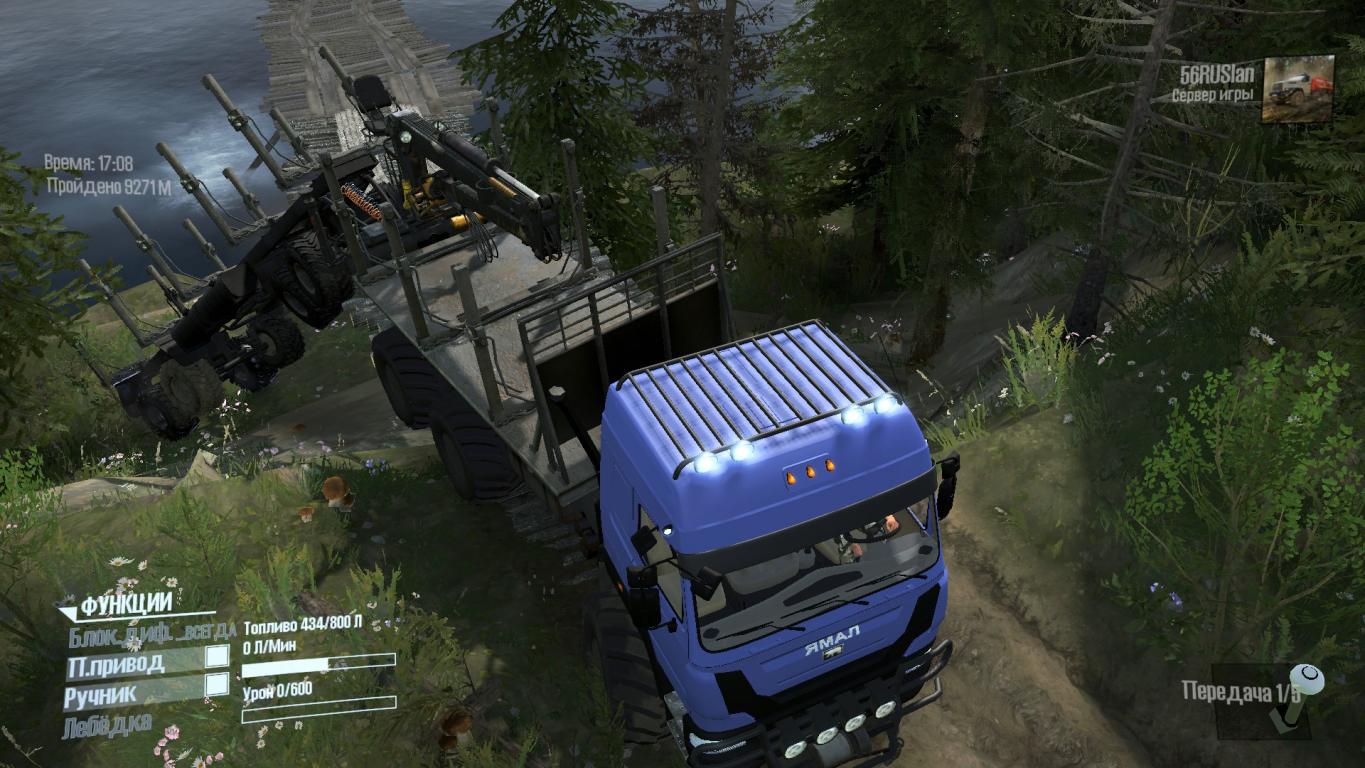Select the Блок.диф. differential lock entry

(x=152, y=632)
